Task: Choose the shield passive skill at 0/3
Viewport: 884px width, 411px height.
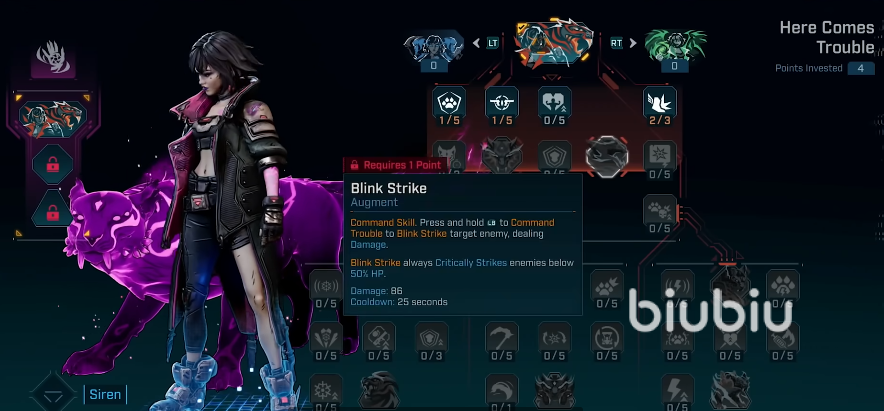Action: pos(431,335)
